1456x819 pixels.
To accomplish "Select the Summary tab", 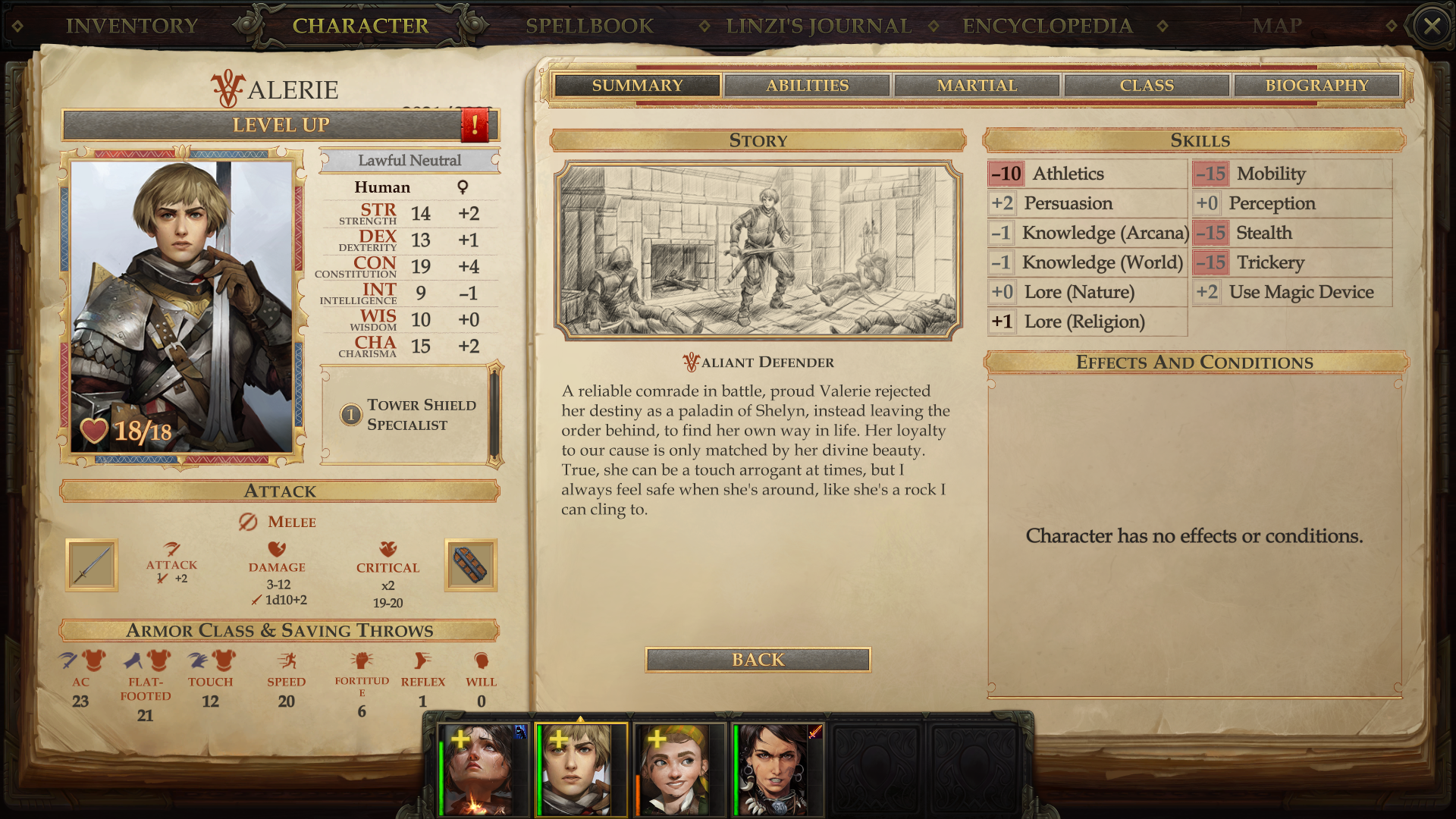I will [x=637, y=86].
